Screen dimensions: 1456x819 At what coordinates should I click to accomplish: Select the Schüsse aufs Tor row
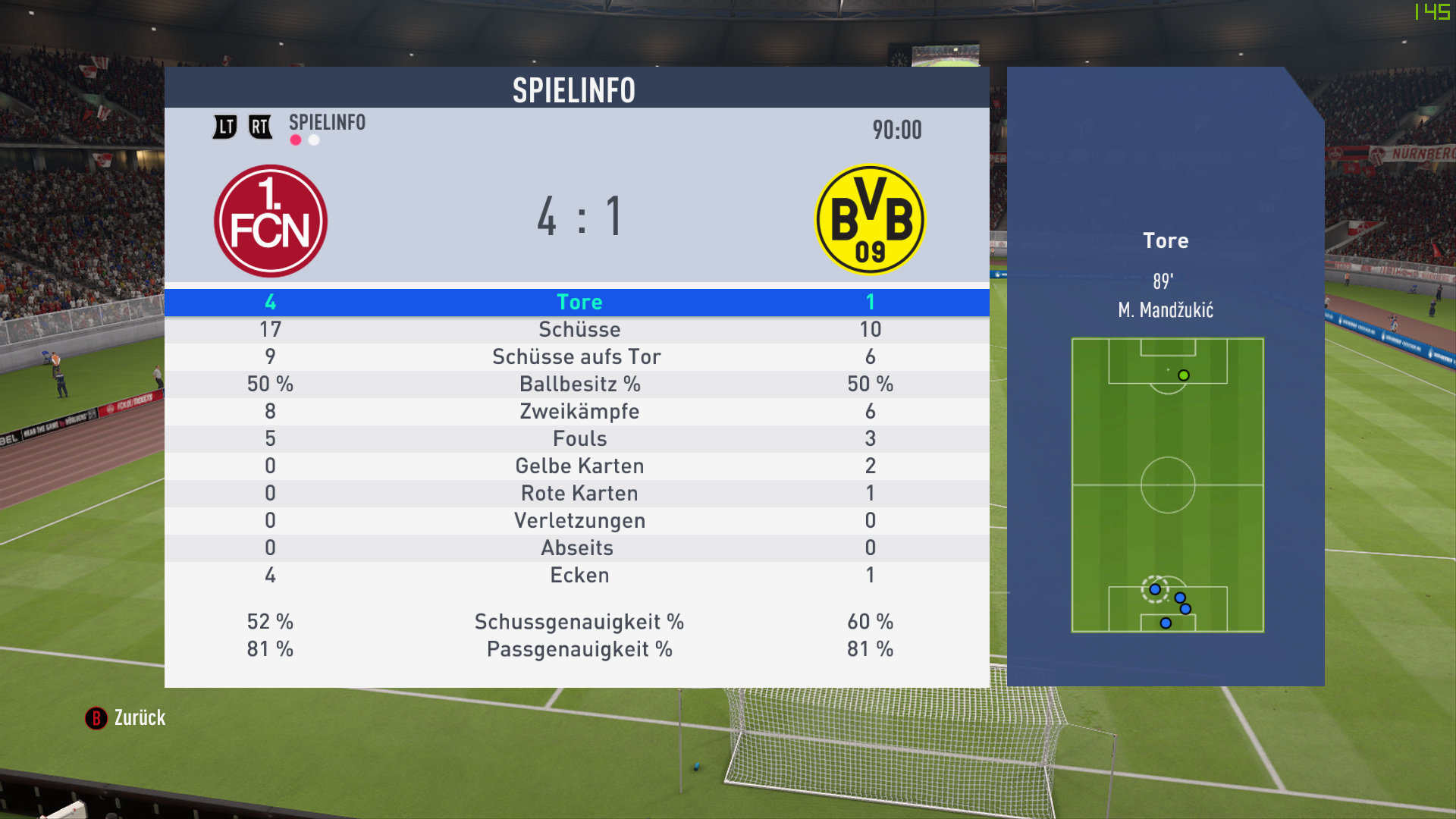pos(576,356)
